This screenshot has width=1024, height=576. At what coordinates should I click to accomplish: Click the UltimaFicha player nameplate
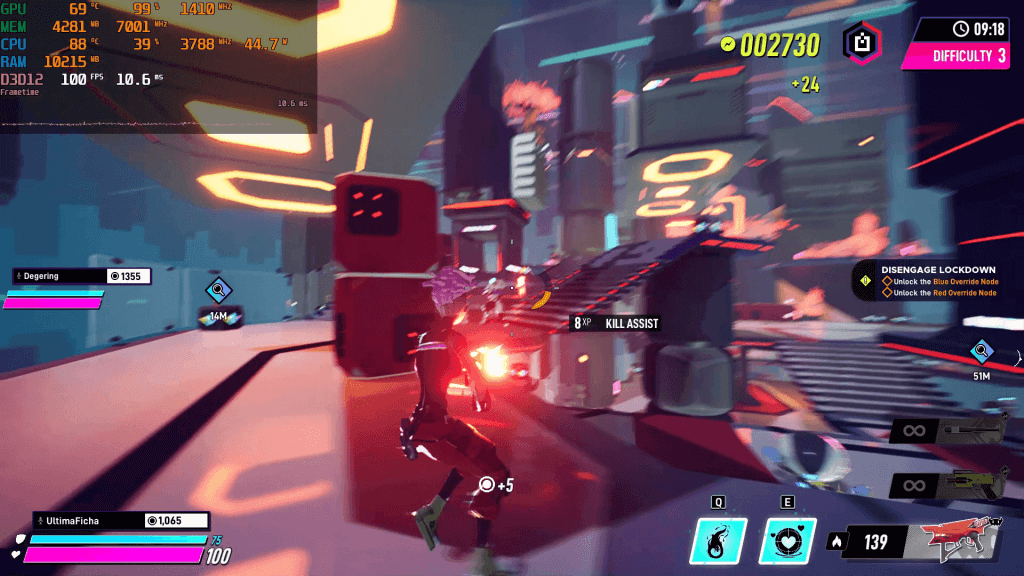(x=121, y=521)
